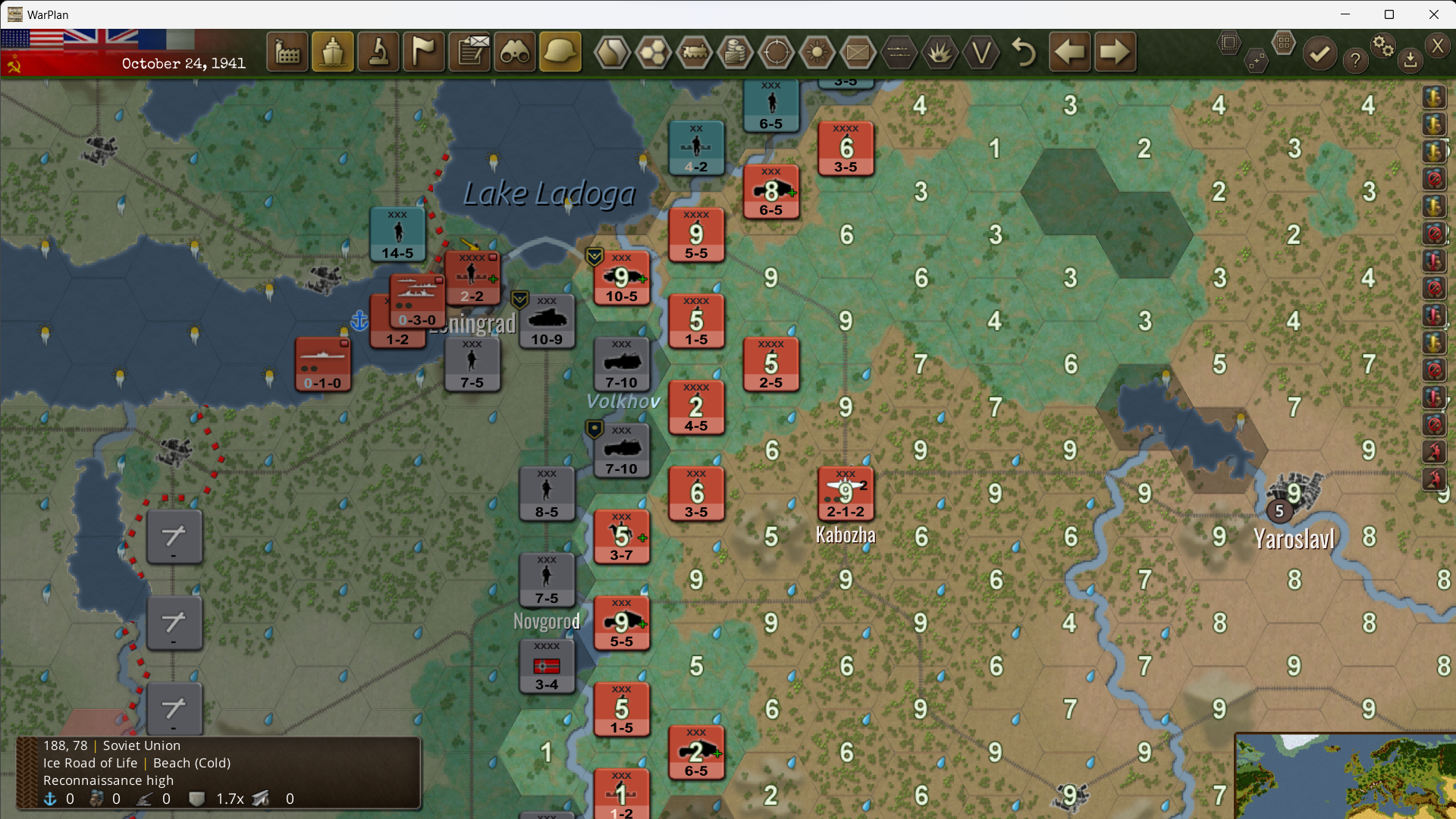Select the helmet units mode icon
This screenshot has height=819, width=1456.
coord(560,52)
